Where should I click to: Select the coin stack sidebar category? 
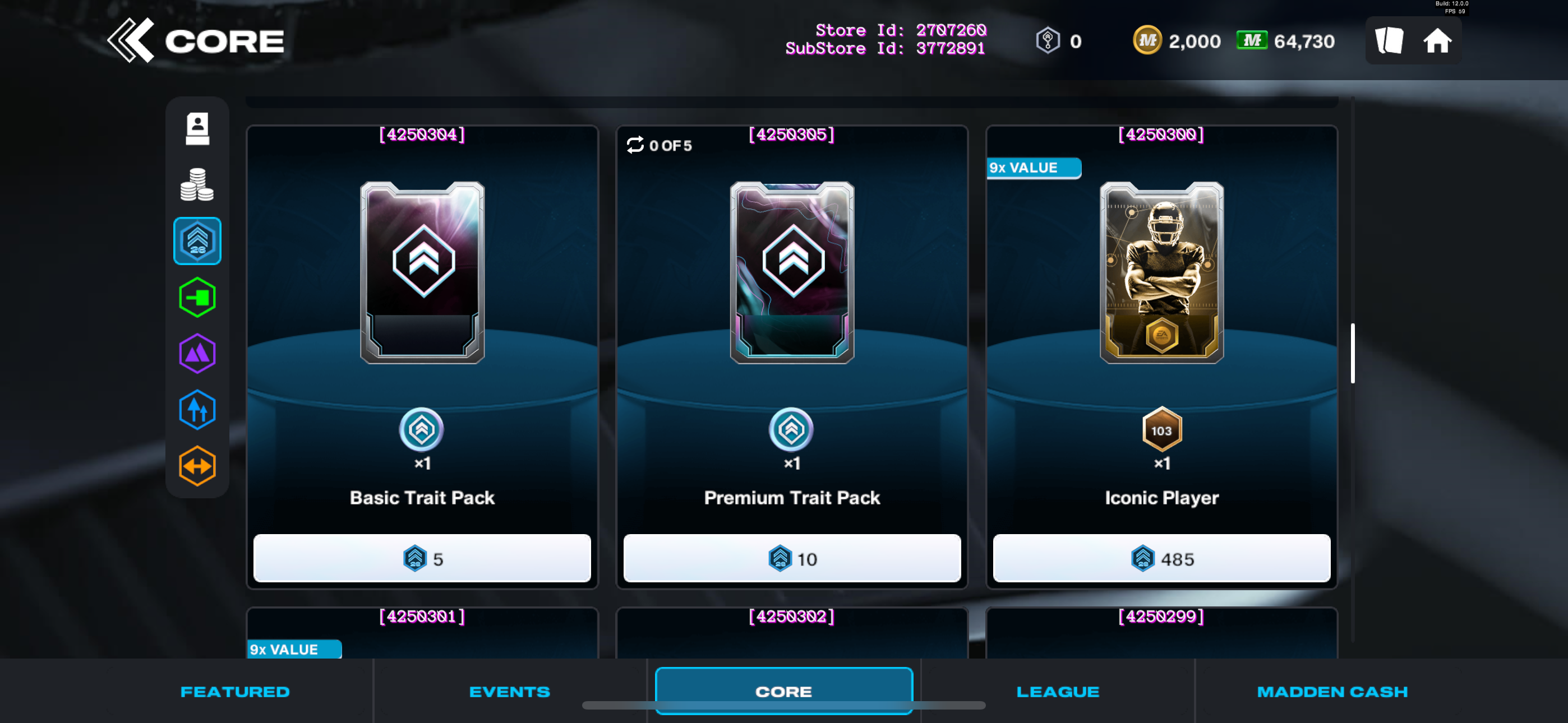click(x=197, y=185)
